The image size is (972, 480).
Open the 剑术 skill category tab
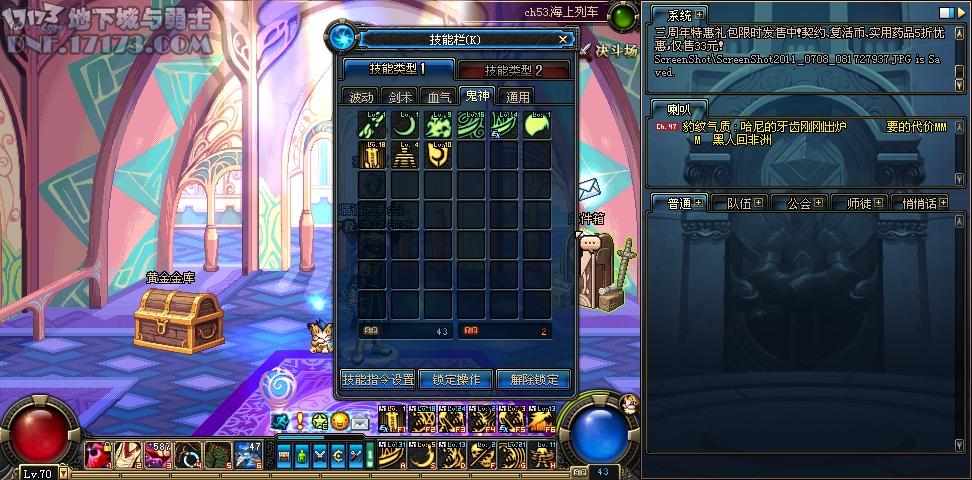(x=400, y=97)
